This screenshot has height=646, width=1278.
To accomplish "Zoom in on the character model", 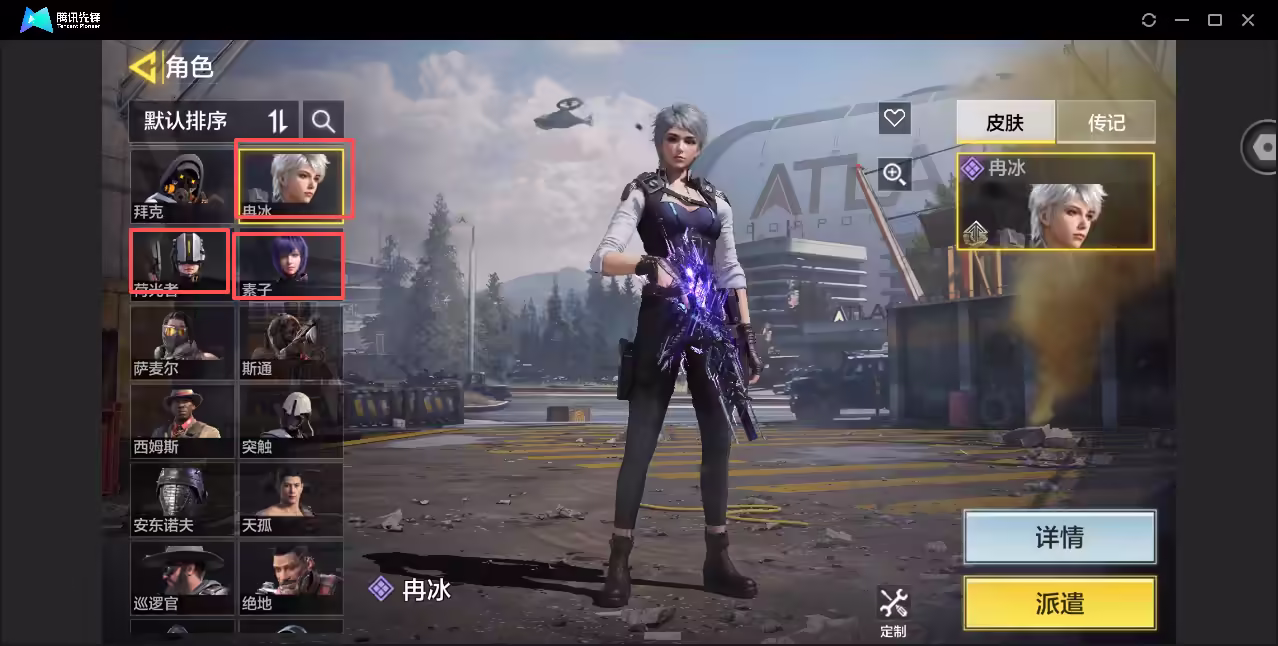I will (x=894, y=174).
